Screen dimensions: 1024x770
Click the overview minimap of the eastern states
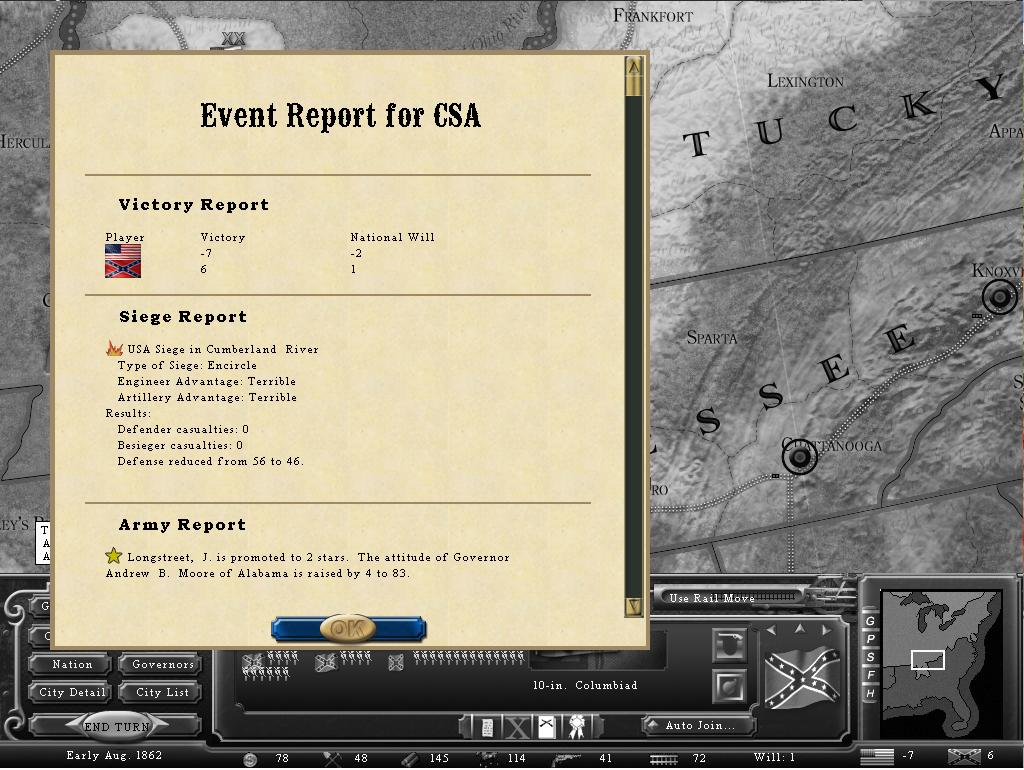(x=940, y=648)
